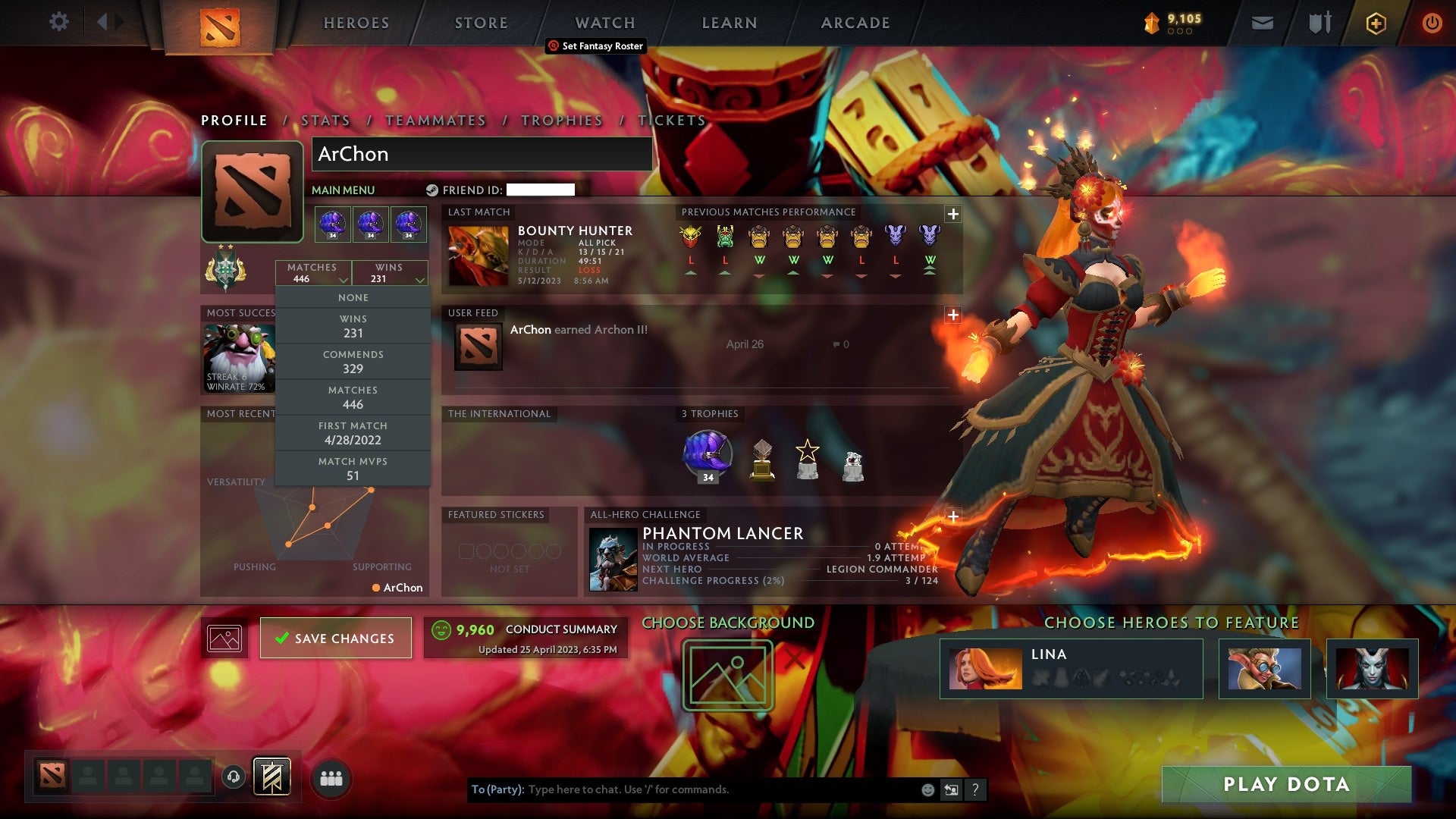Open the ARCADE menu

(854, 23)
